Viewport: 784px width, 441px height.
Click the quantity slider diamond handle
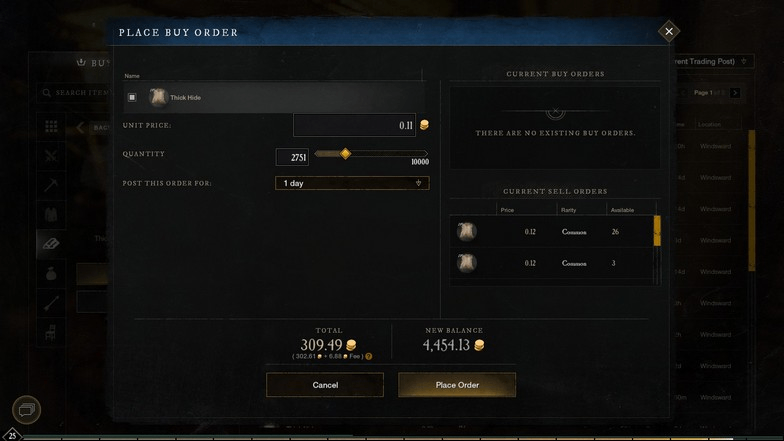(345, 154)
